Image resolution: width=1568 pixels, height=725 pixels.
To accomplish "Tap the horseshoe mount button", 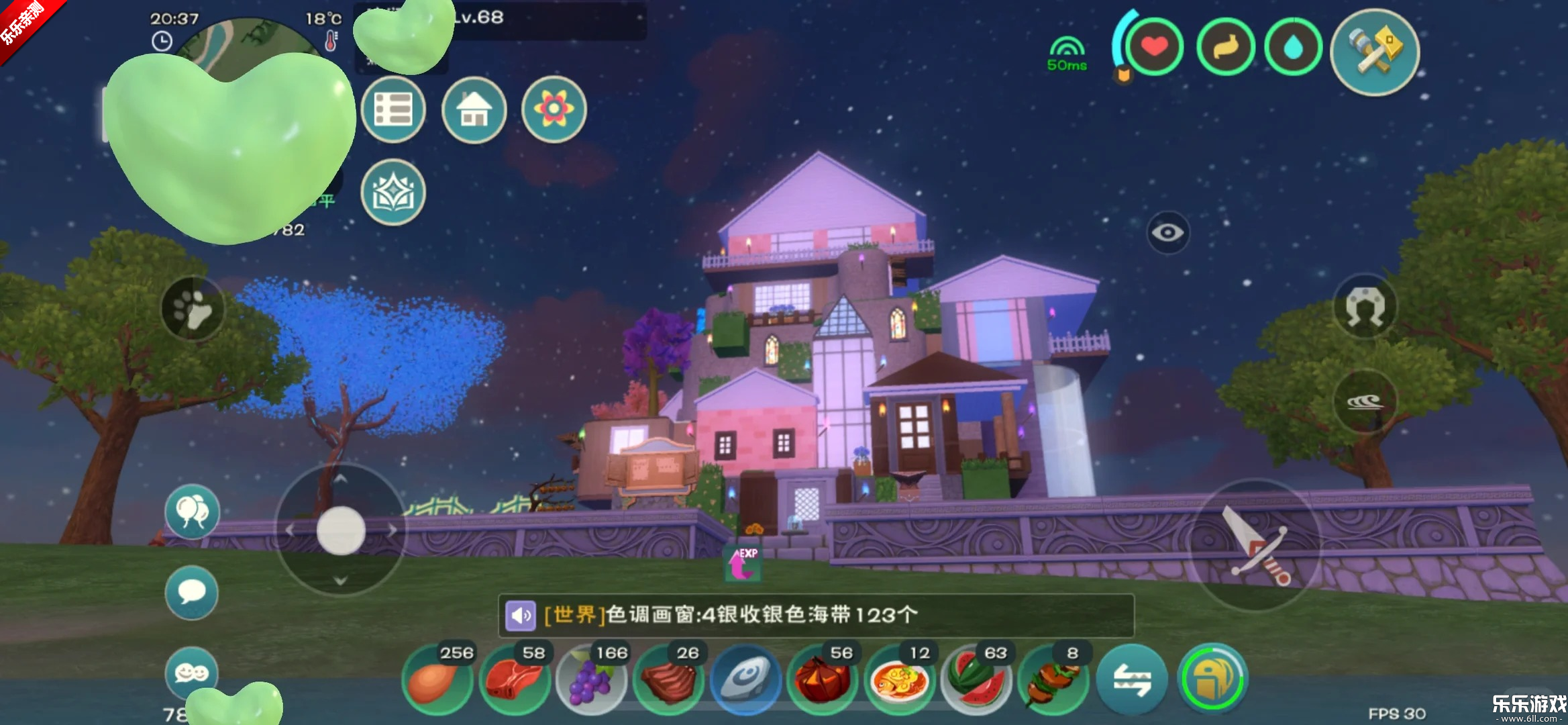I will pyautogui.click(x=1365, y=306).
